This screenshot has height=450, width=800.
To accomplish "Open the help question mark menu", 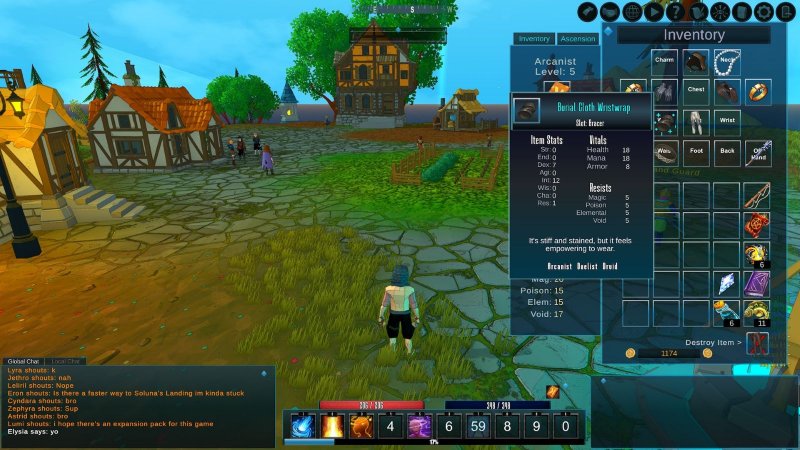I will point(676,11).
